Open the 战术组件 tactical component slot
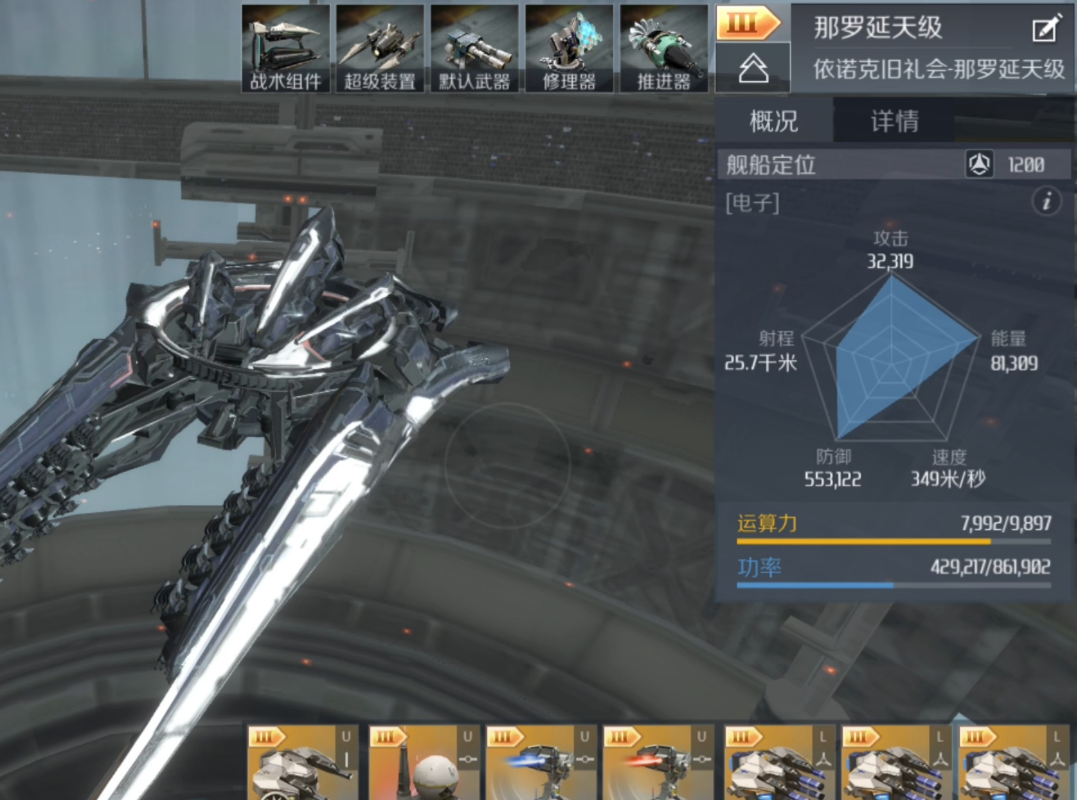 pos(286,49)
